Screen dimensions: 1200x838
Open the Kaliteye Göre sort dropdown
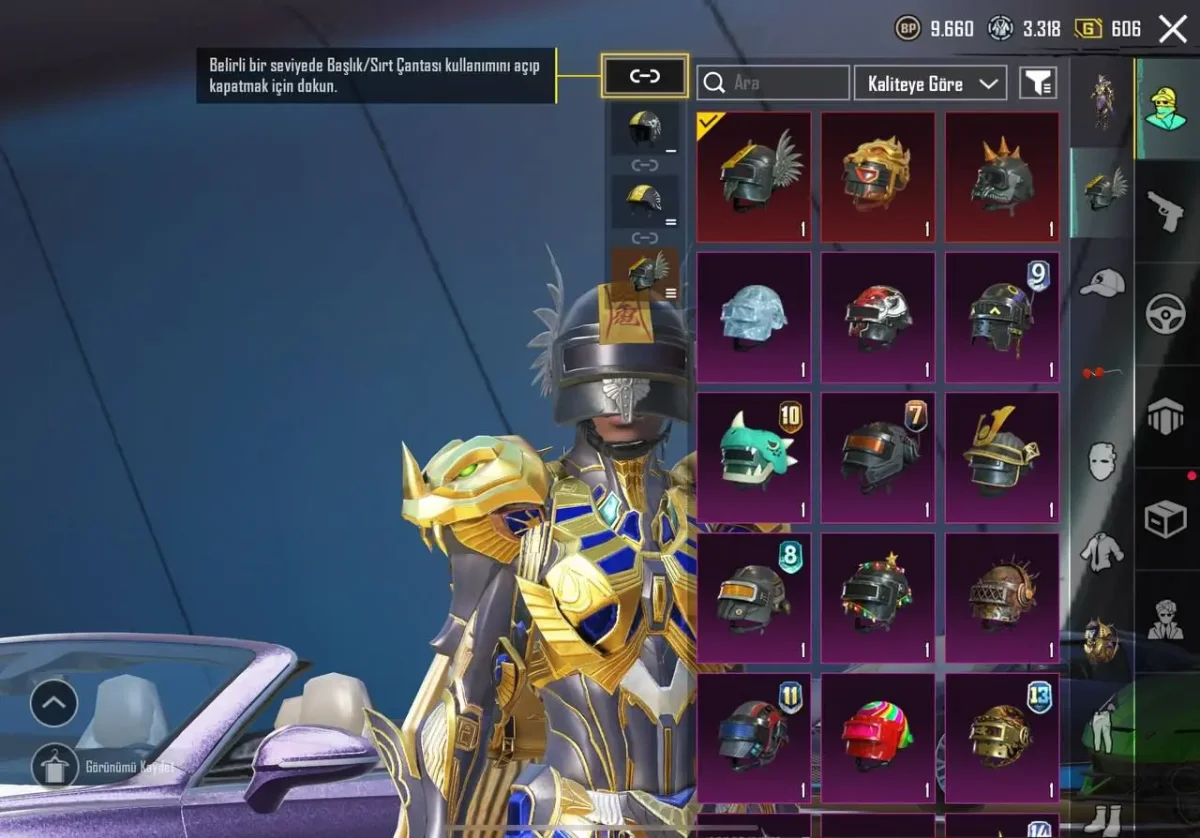pos(930,83)
